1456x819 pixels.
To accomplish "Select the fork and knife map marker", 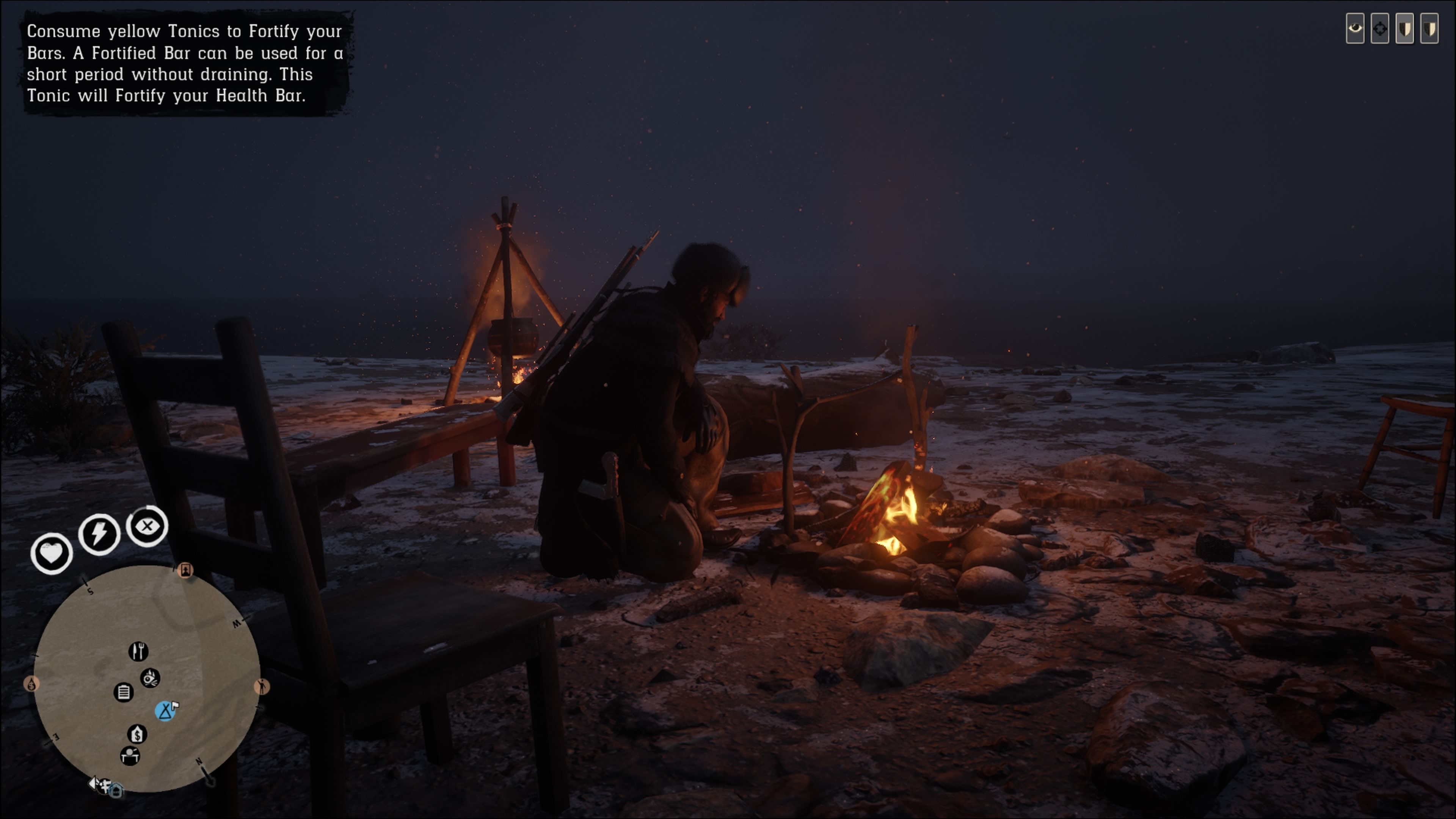I will [138, 651].
